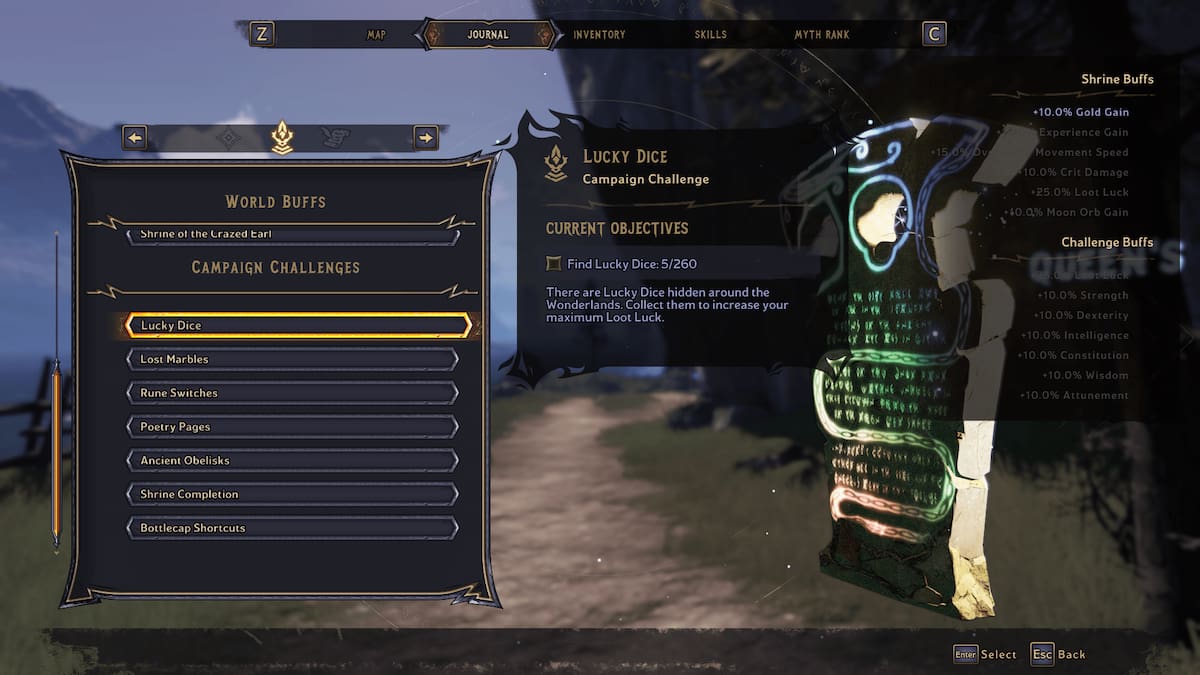Choose the Ancient Obelisks challenge

click(292, 461)
